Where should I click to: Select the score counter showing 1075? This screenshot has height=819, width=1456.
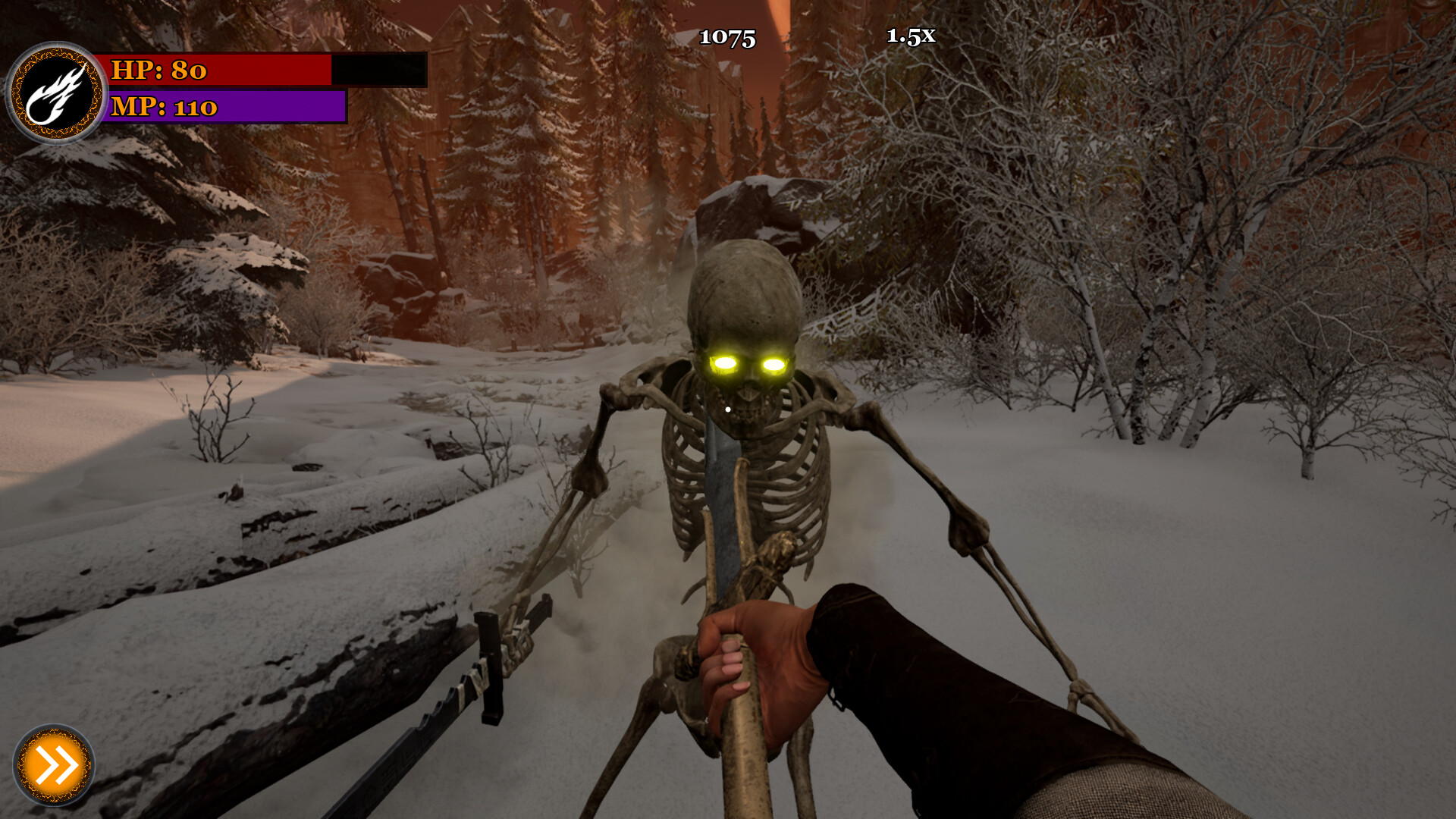coord(726,36)
